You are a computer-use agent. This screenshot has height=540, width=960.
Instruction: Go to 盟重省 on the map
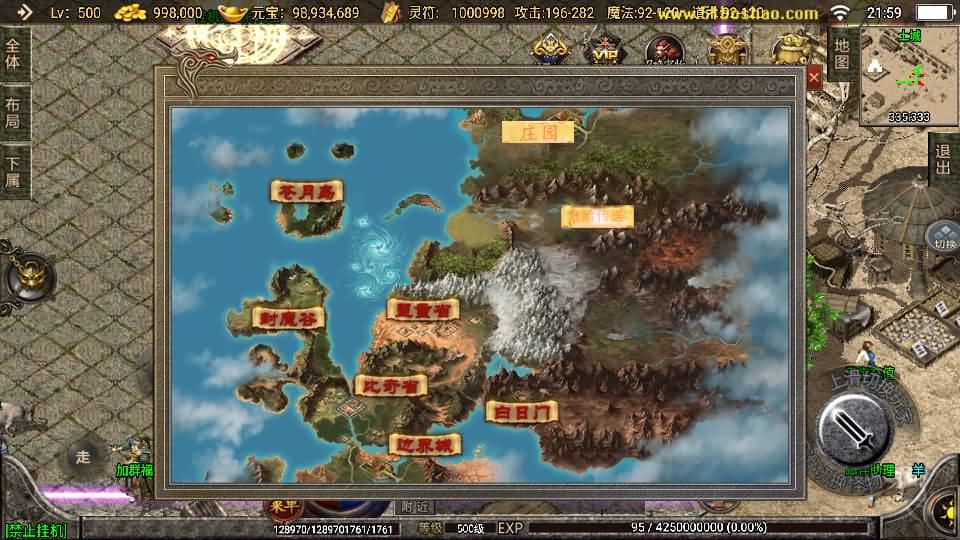[x=422, y=309]
